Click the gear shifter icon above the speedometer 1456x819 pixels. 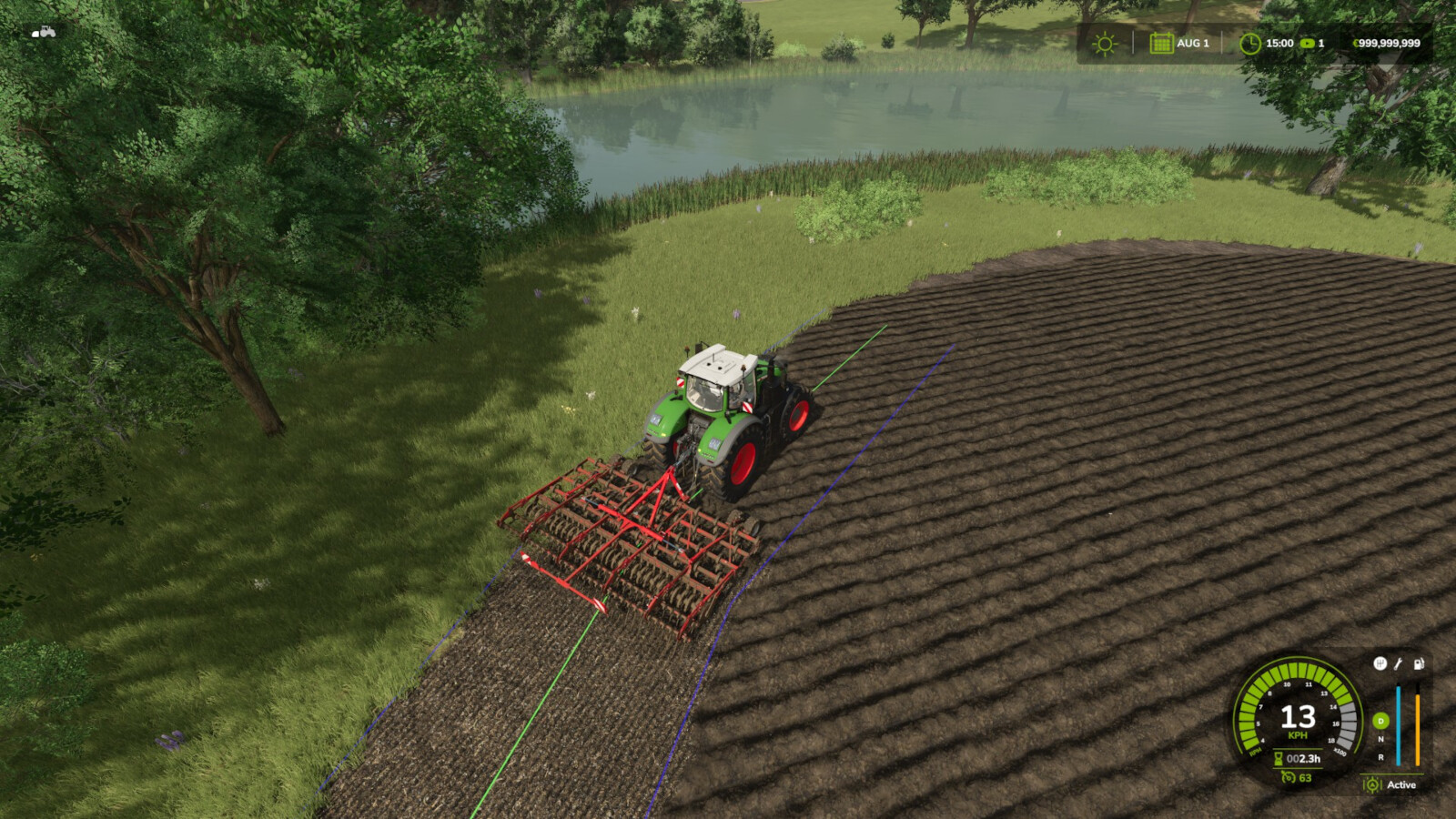pyautogui.click(x=1380, y=663)
